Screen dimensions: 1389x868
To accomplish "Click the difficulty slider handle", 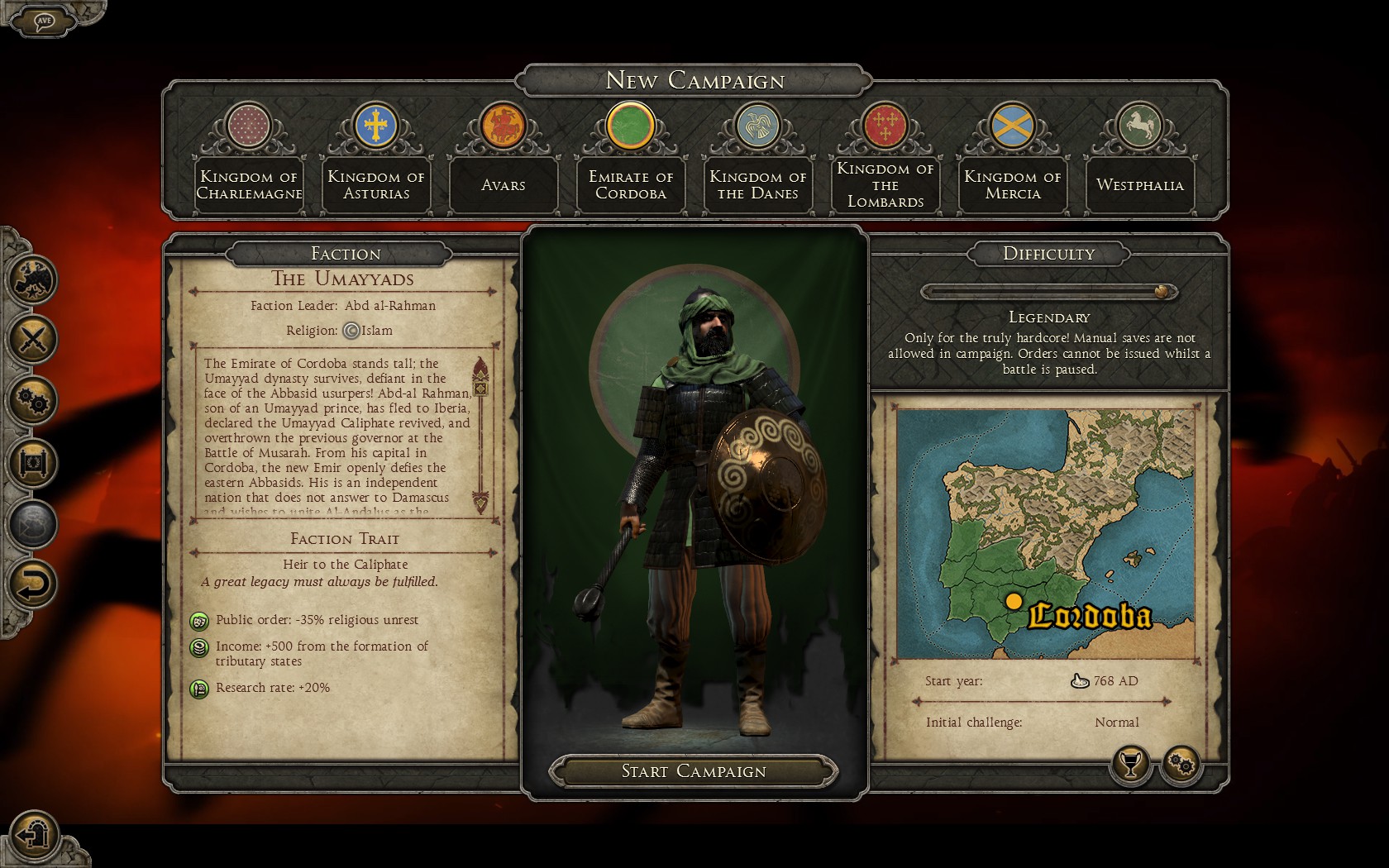I will pos(1162,292).
